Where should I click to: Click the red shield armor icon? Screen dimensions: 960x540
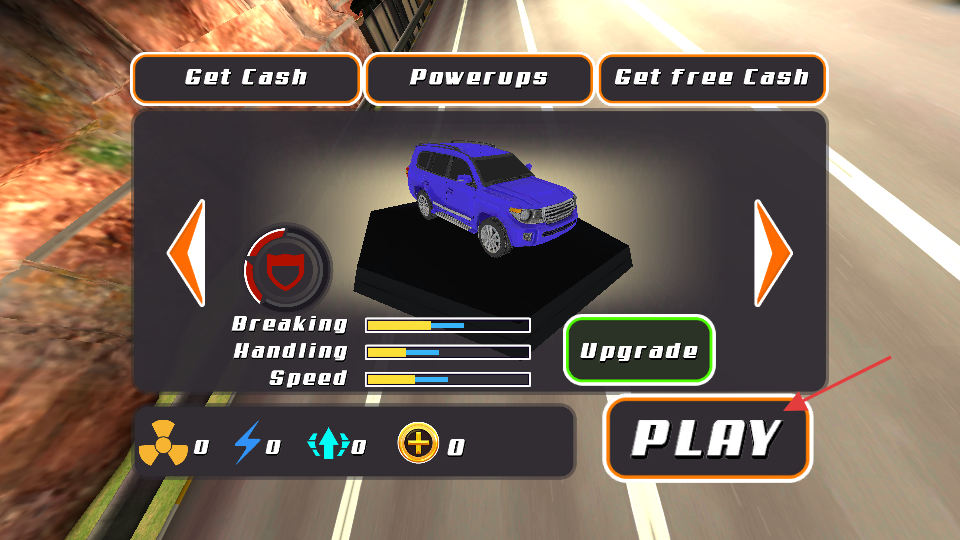pos(285,268)
